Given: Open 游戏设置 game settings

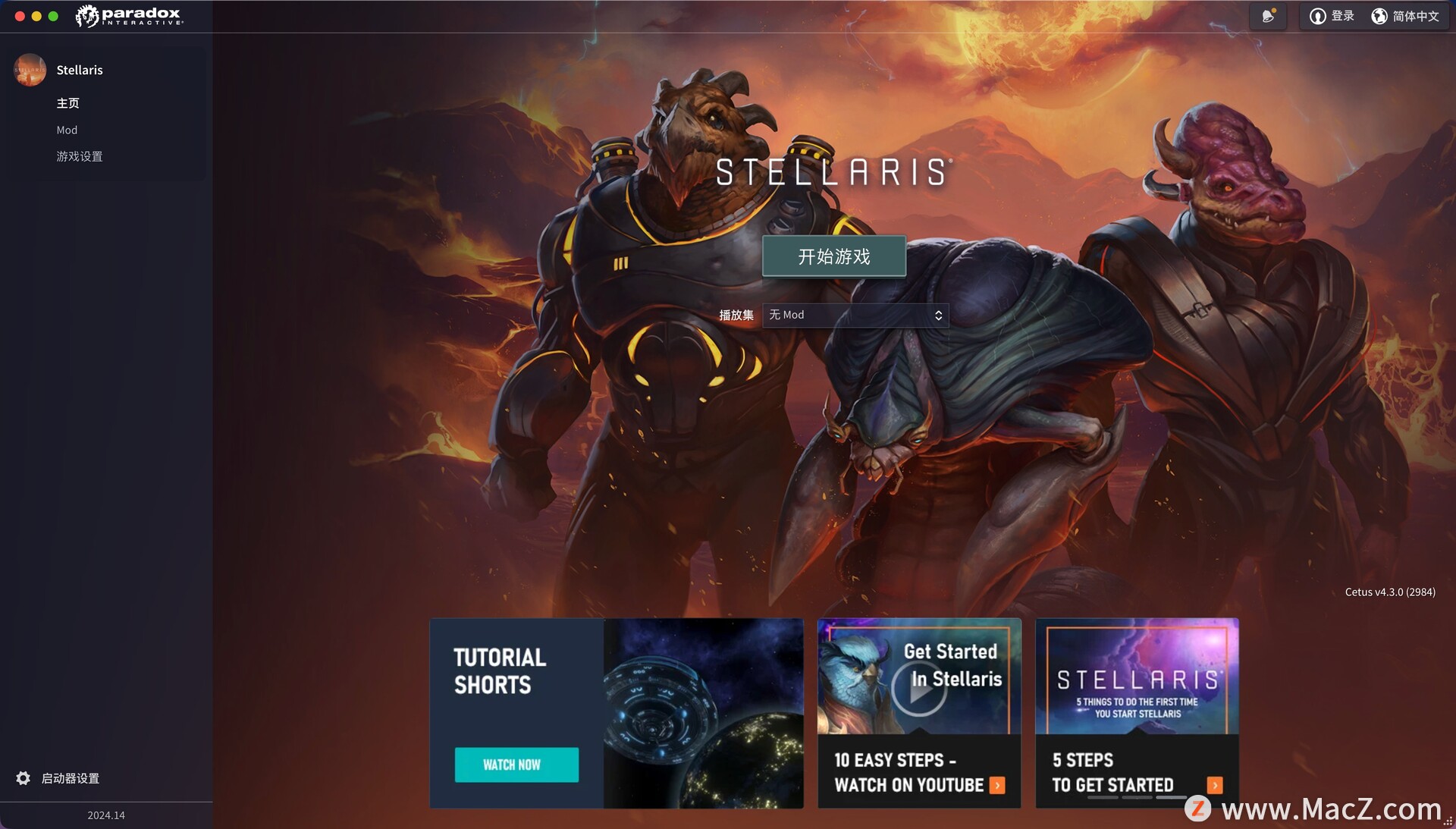Looking at the screenshot, I should point(79,156).
